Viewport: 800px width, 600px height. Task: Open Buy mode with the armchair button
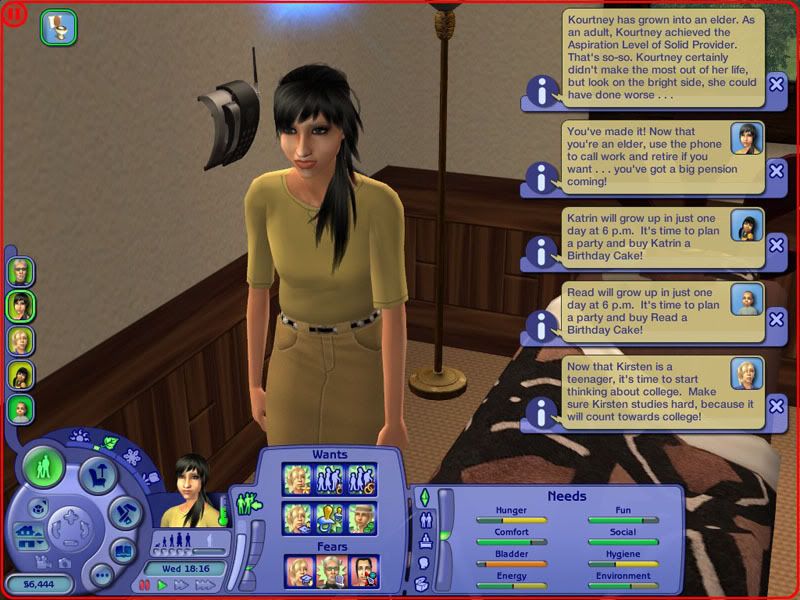click(98, 476)
